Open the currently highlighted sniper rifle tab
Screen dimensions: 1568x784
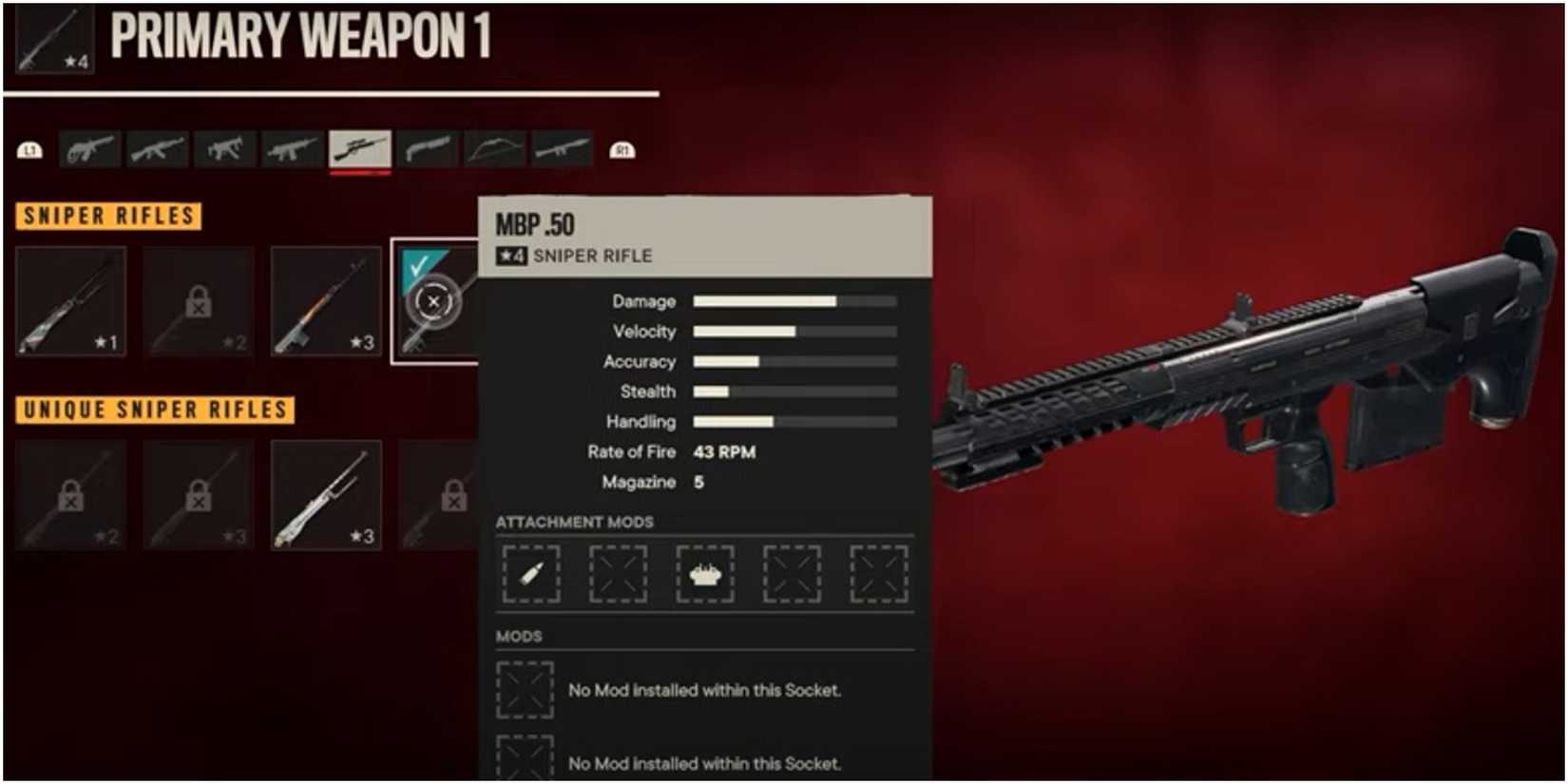pos(361,149)
